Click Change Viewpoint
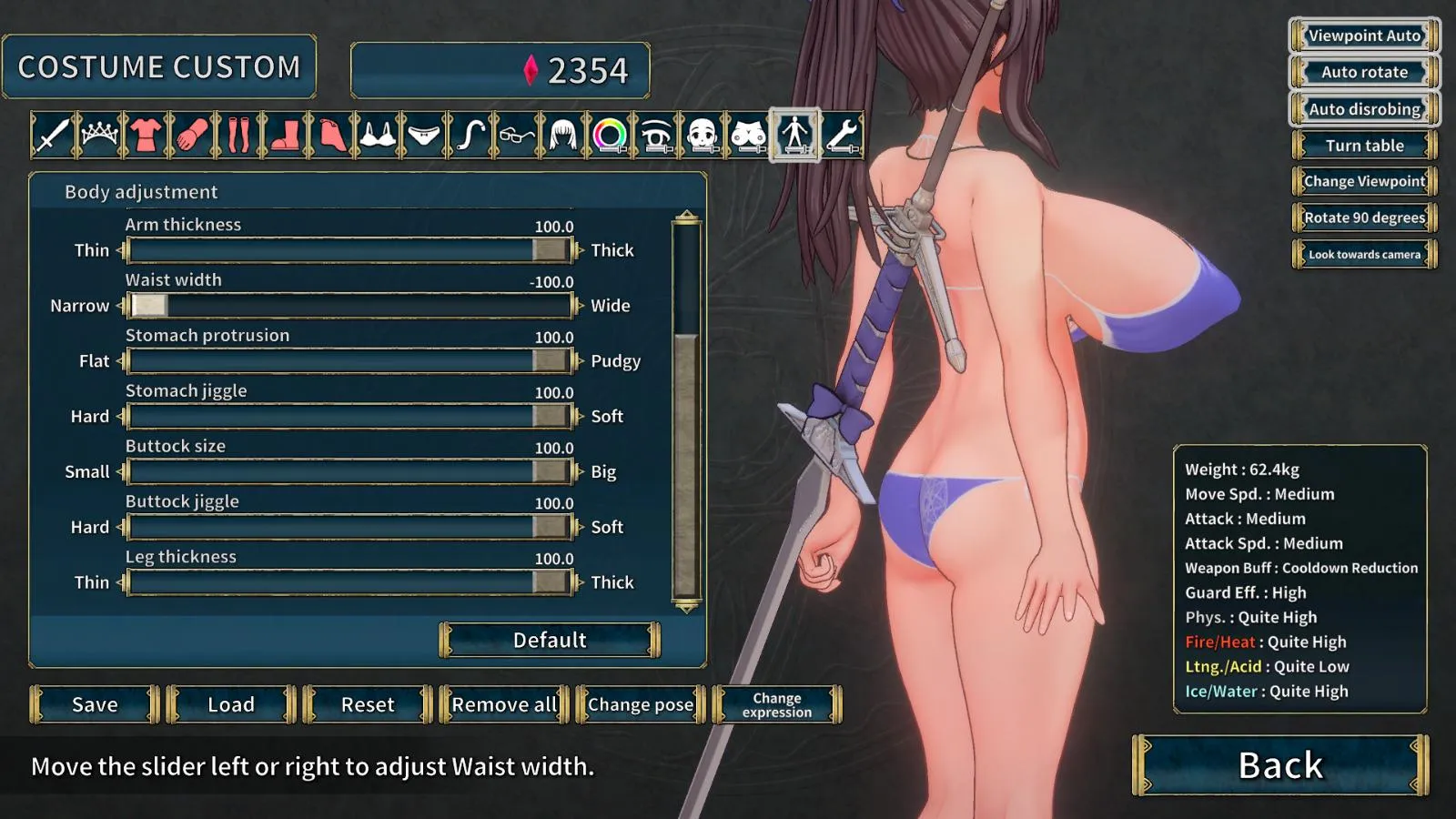Image resolution: width=1456 pixels, height=819 pixels. [1364, 181]
